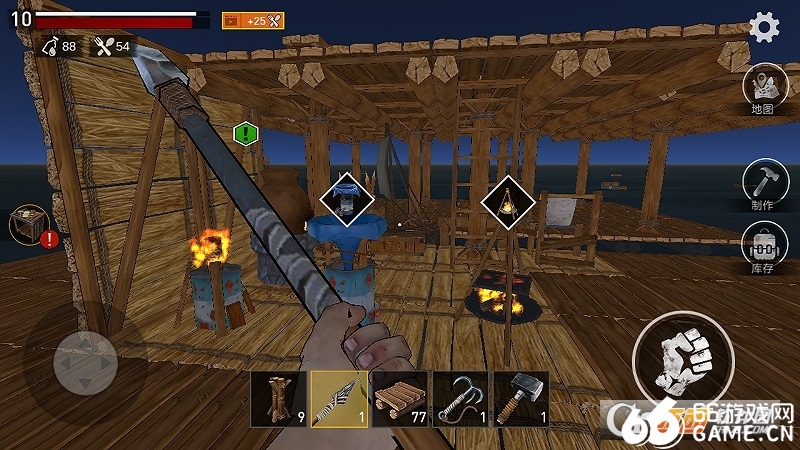Select the grappling hook slot
The height and width of the screenshot is (450, 800).
(x=461, y=399)
